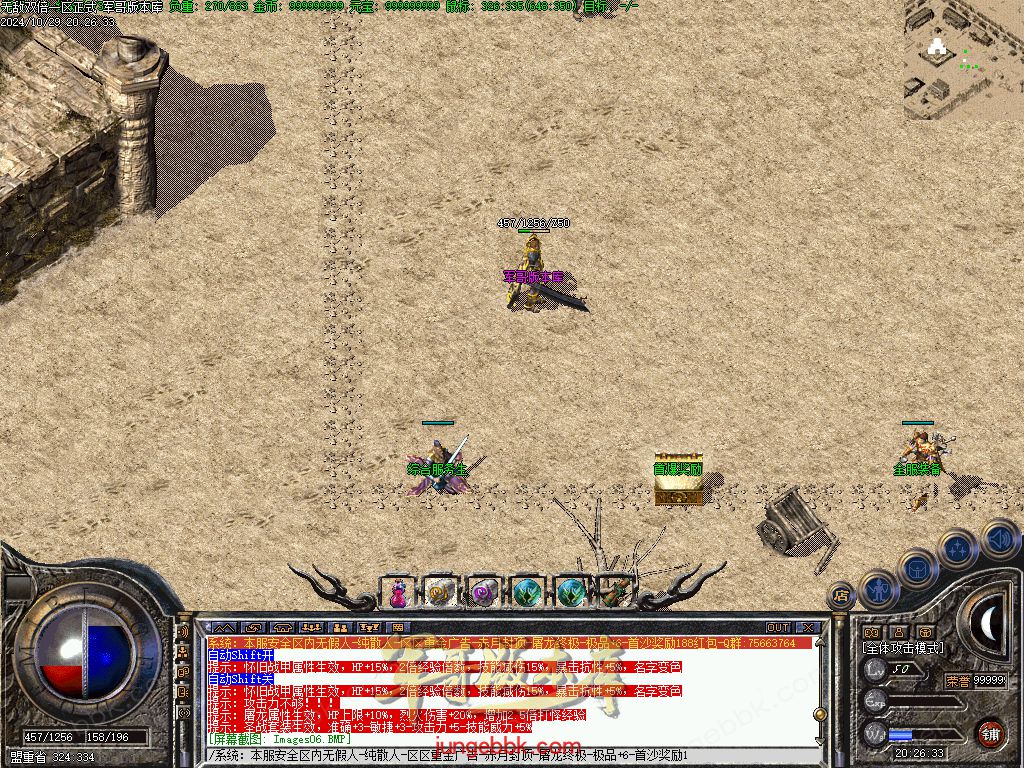Open the bag inventory round button
The width and height of the screenshot is (1024, 768).
click(917, 568)
